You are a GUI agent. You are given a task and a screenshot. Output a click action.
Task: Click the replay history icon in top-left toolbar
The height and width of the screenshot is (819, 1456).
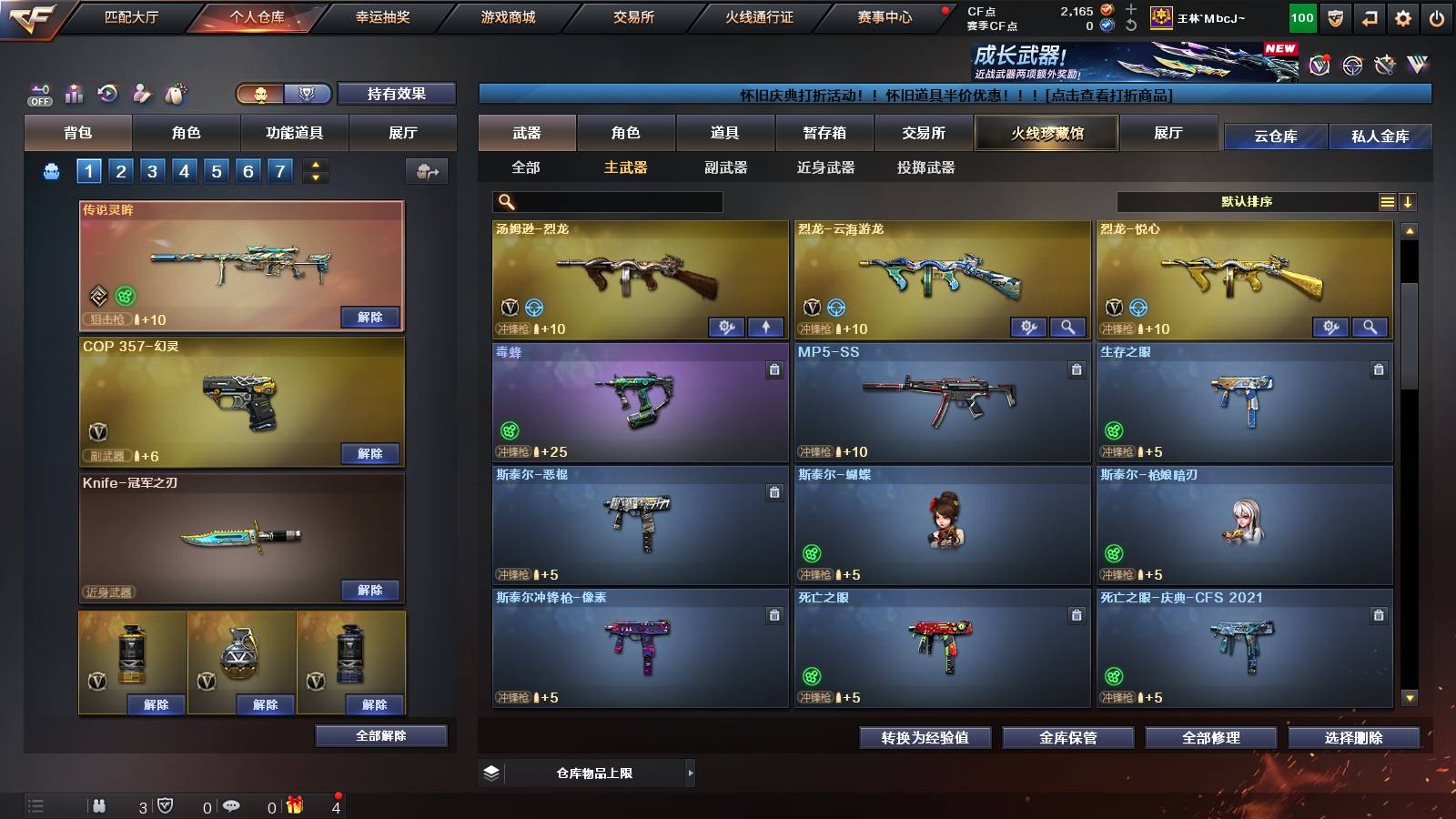(x=108, y=94)
